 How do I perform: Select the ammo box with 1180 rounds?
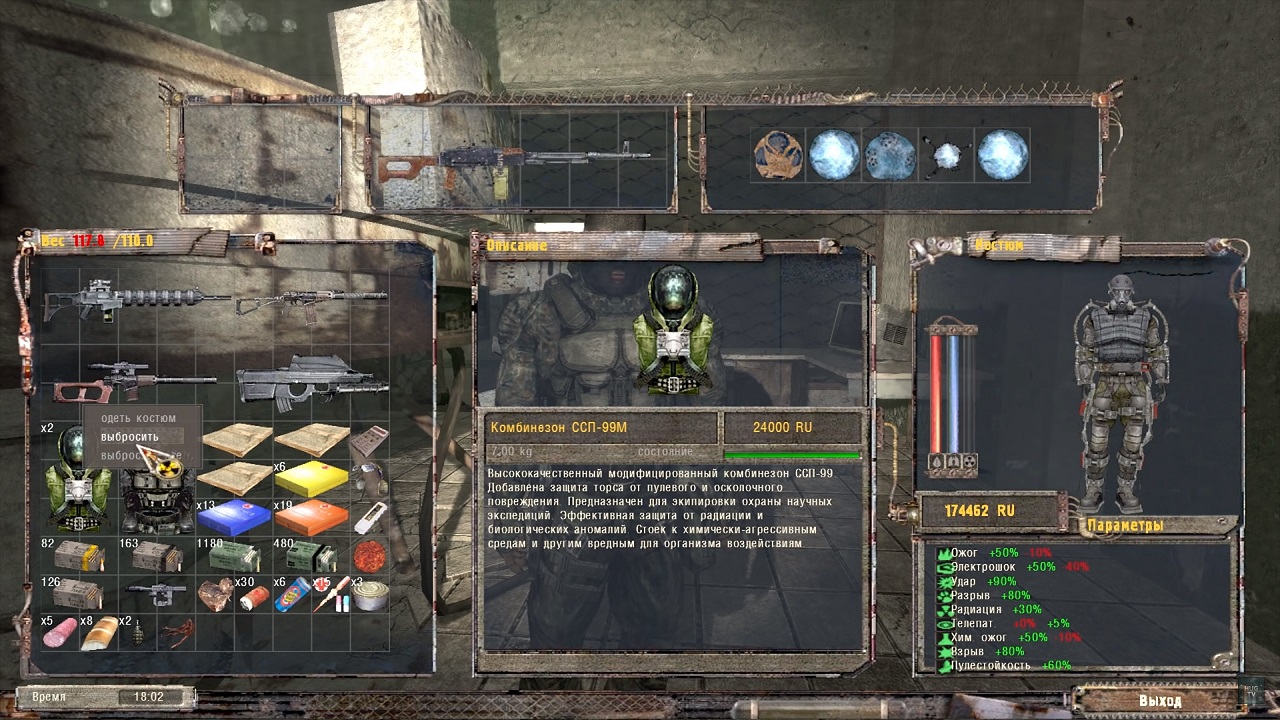[234, 556]
